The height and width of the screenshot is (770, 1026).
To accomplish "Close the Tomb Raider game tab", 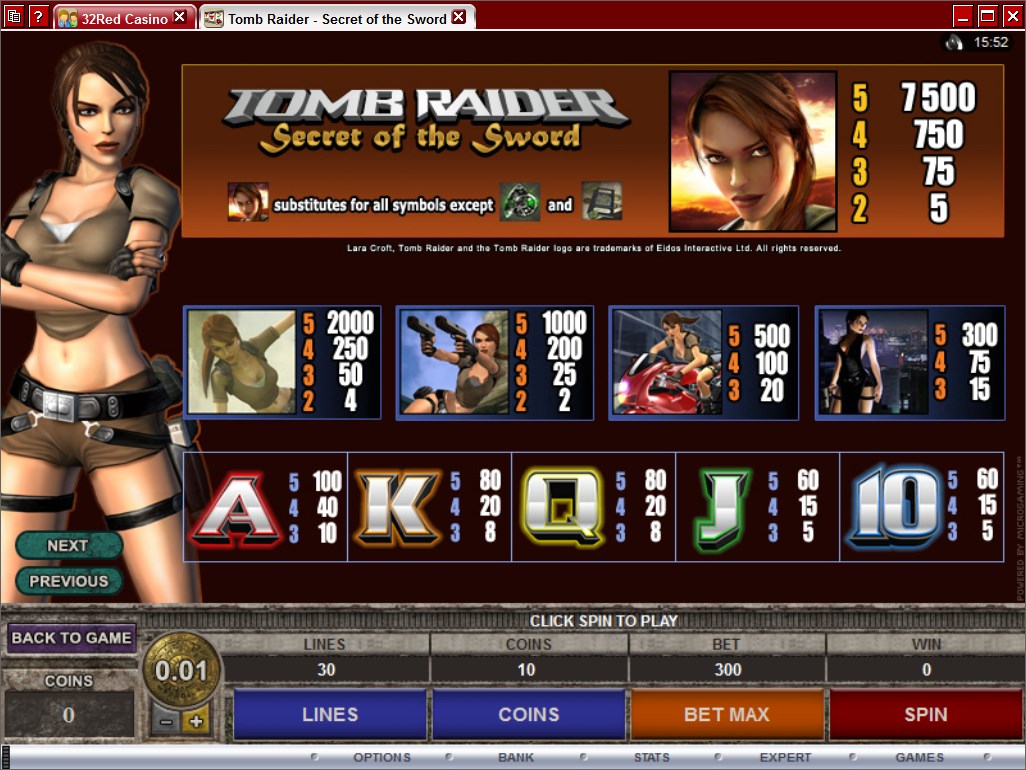I will coord(459,17).
